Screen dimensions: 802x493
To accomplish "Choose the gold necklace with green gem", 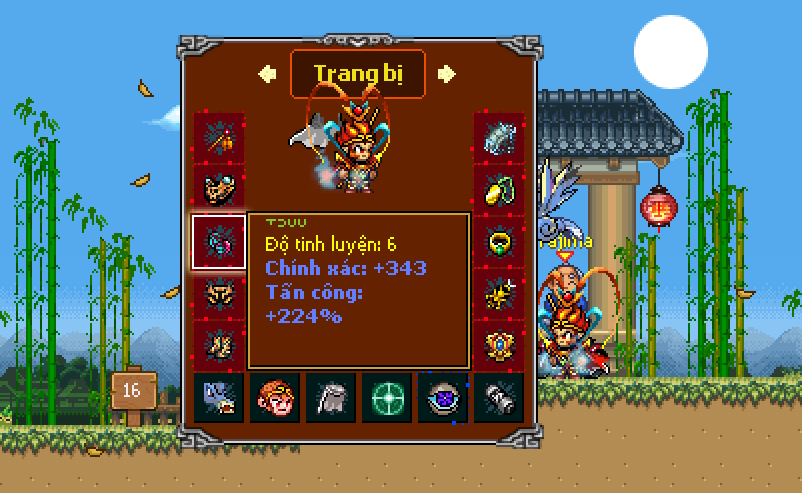I will [x=498, y=190].
